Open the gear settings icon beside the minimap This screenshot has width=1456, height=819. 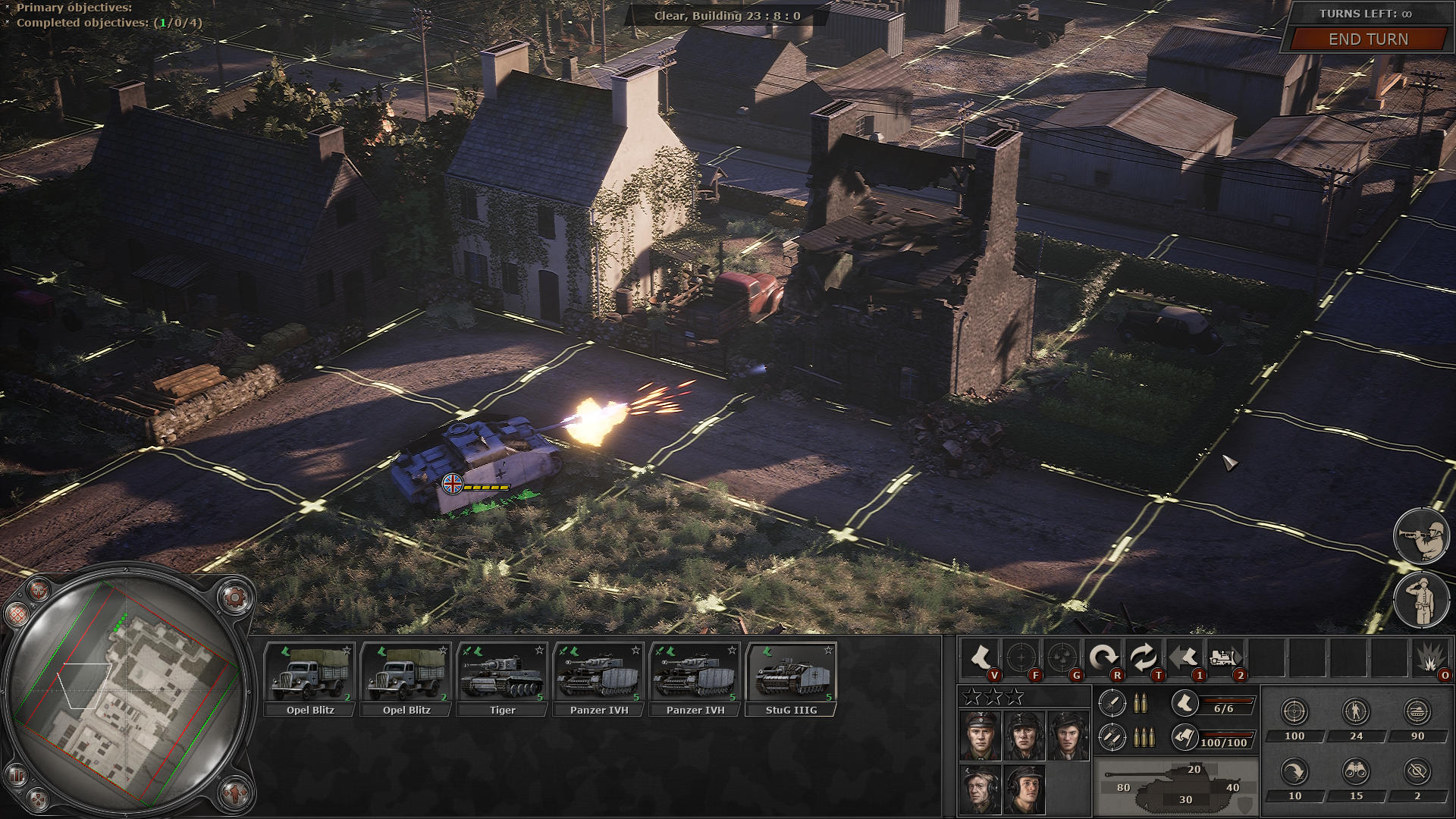pos(236,598)
